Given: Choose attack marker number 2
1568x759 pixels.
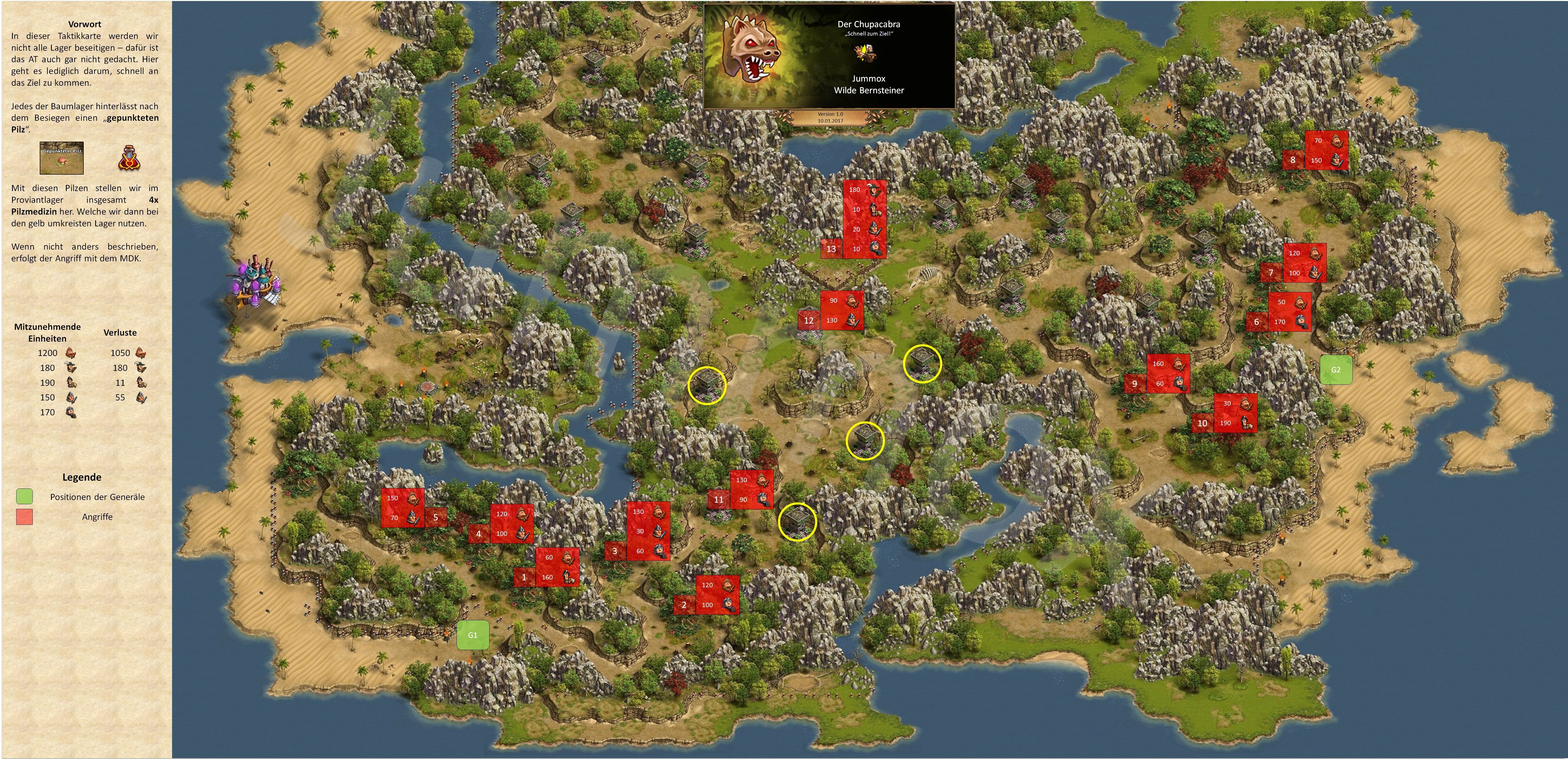Looking at the screenshot, I should [684, 605].
